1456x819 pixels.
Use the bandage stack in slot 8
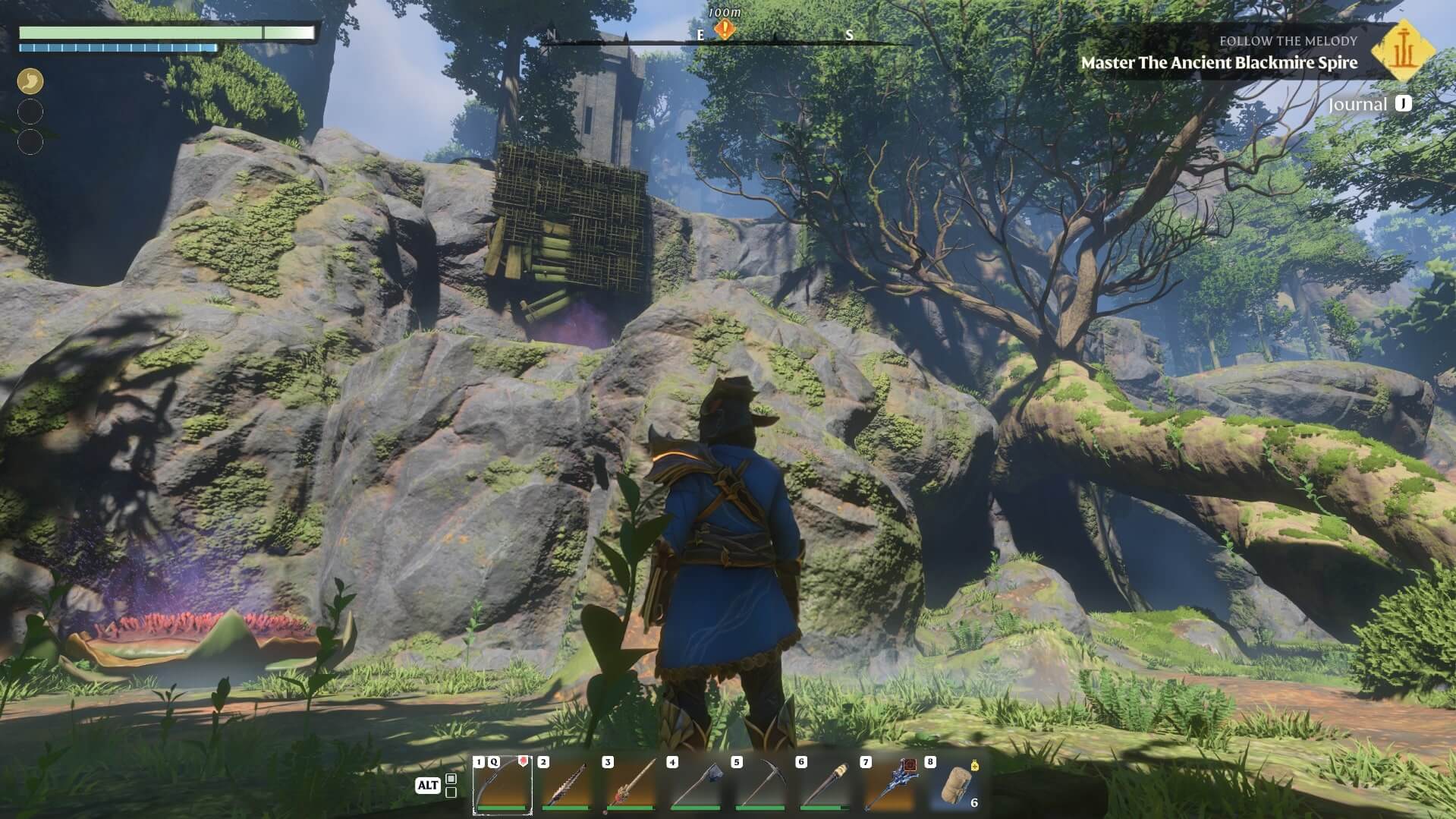click(954, 785)
